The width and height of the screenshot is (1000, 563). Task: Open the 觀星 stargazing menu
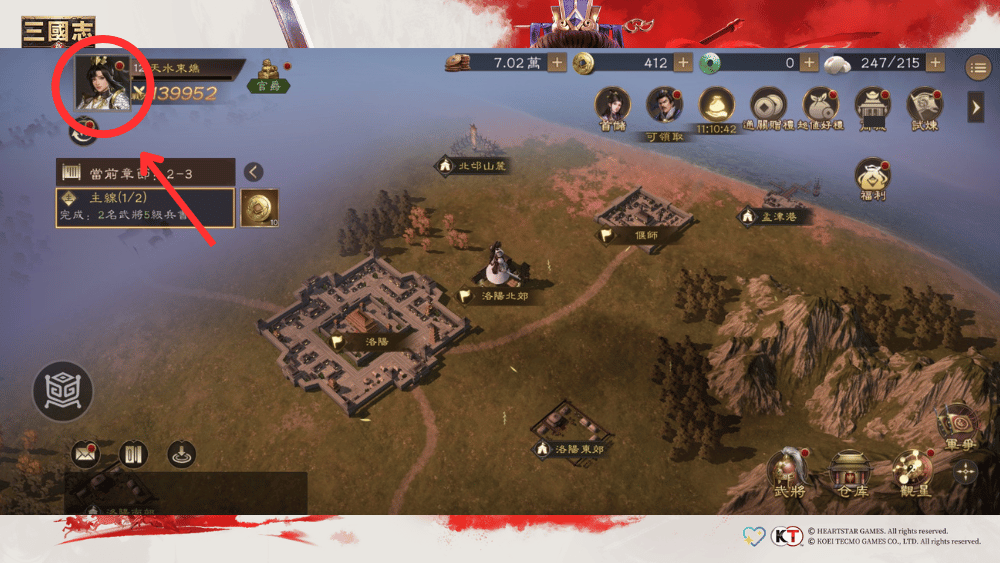(911, 469)
